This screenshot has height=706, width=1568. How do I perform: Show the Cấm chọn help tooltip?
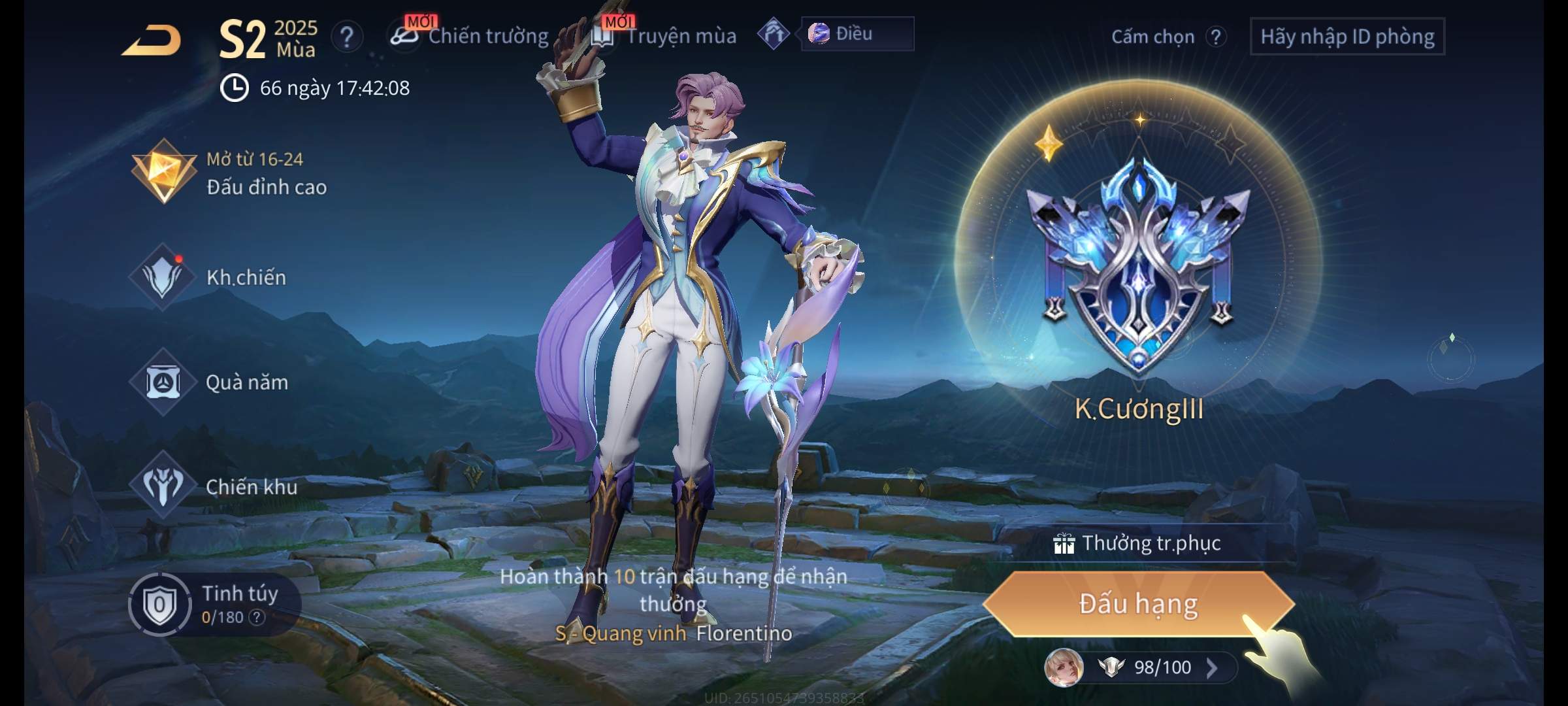pos(1215,37)
